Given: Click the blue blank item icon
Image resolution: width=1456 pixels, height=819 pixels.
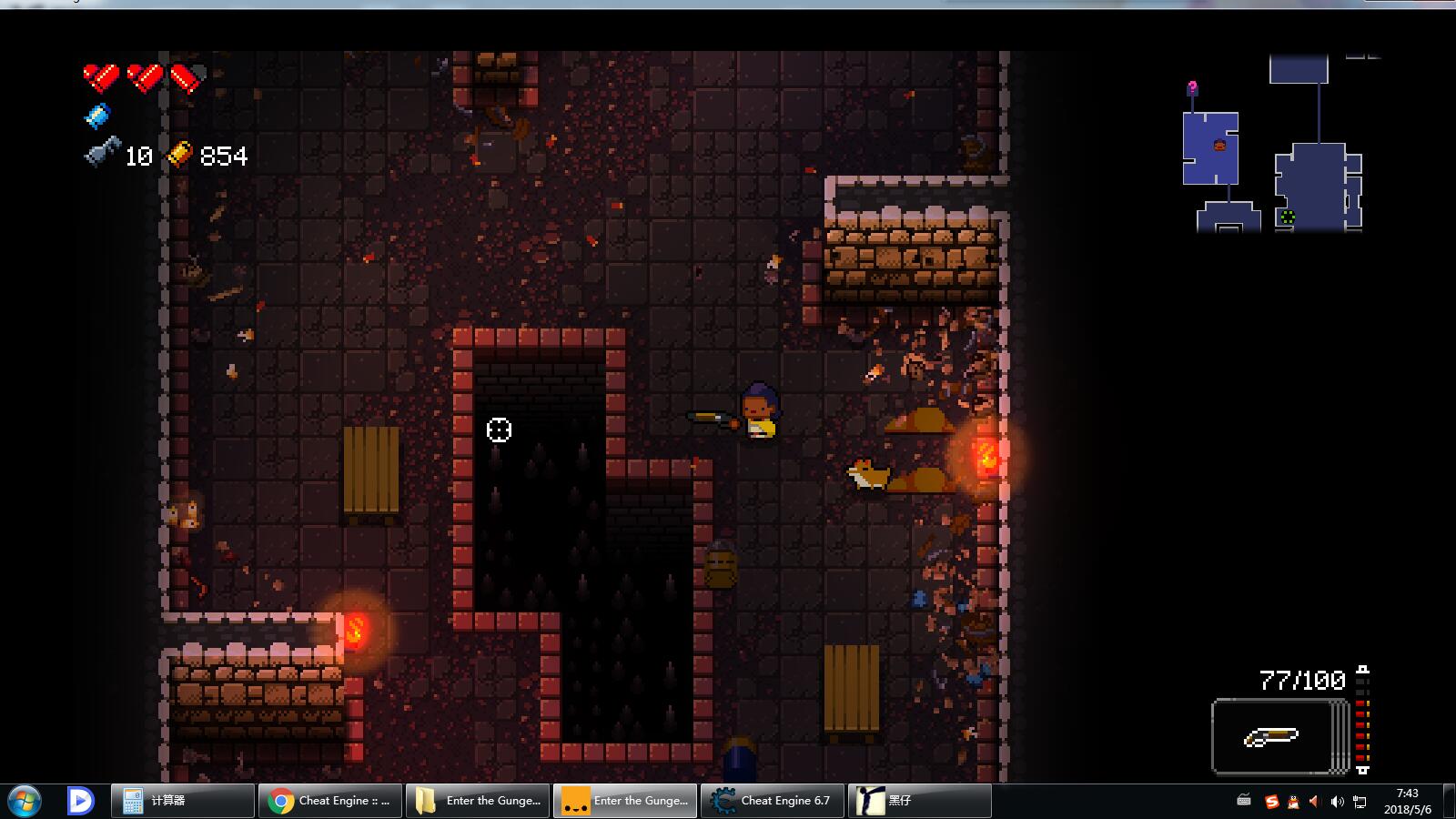Looking at the screenshot, I should 97,116.
